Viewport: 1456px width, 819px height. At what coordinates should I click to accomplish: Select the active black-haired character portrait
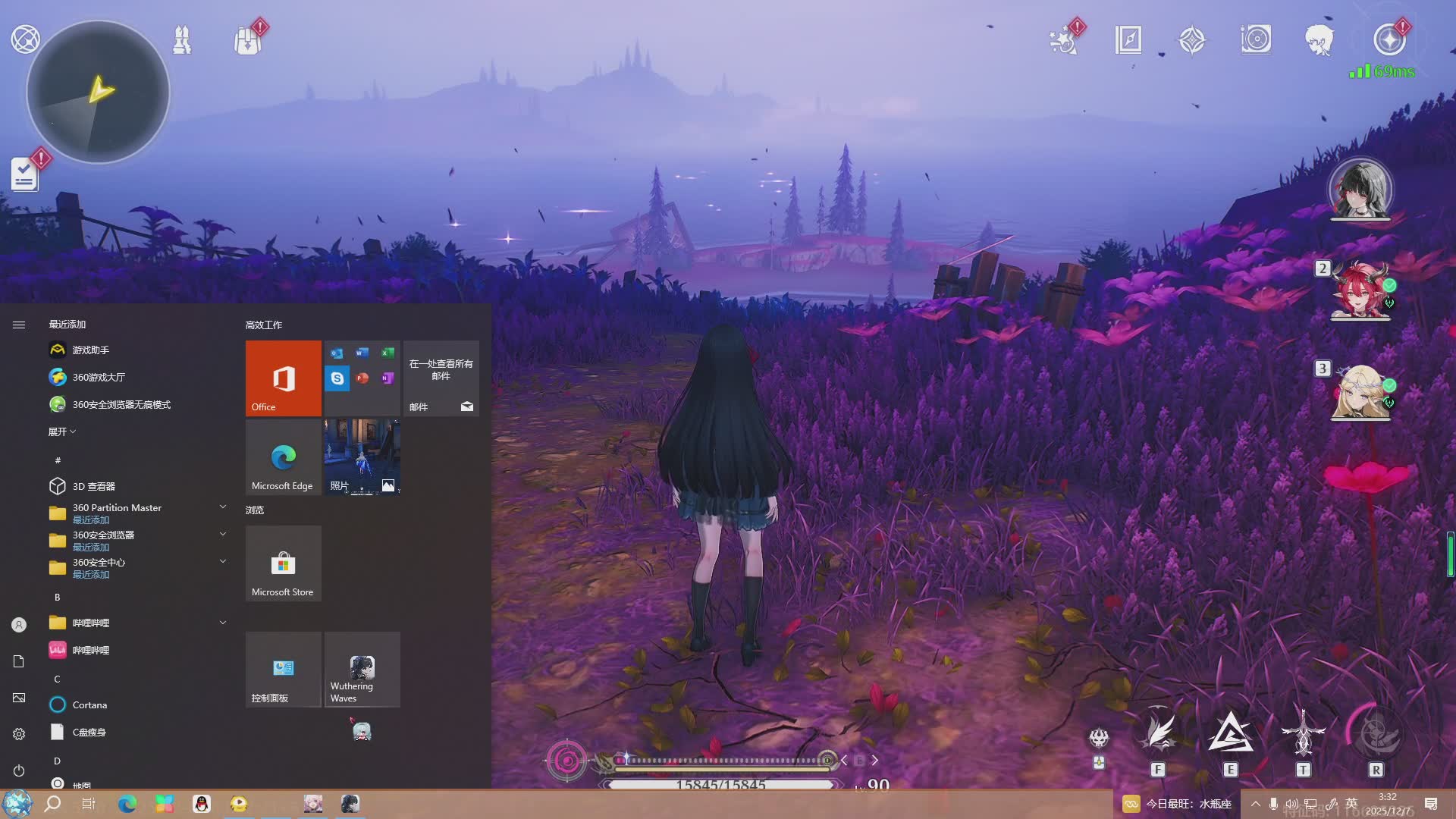1360,189
